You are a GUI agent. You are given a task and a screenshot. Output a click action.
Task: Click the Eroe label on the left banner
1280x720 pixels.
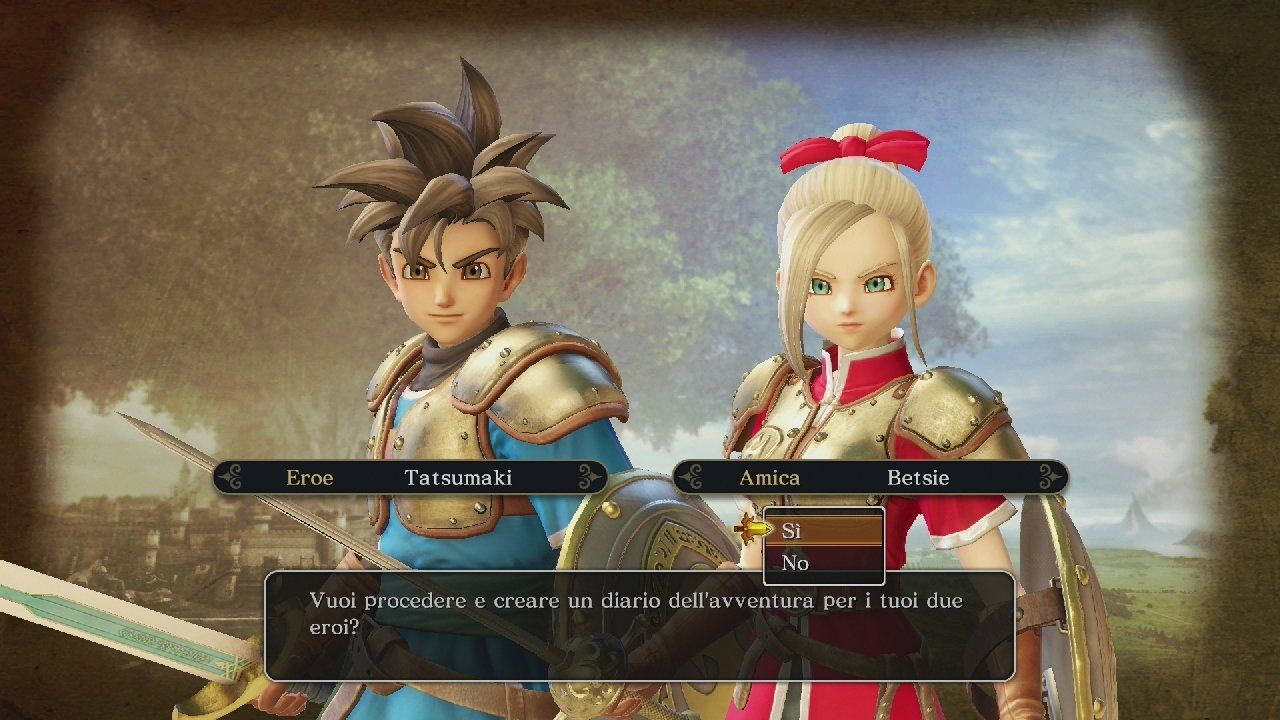[310, 478]
